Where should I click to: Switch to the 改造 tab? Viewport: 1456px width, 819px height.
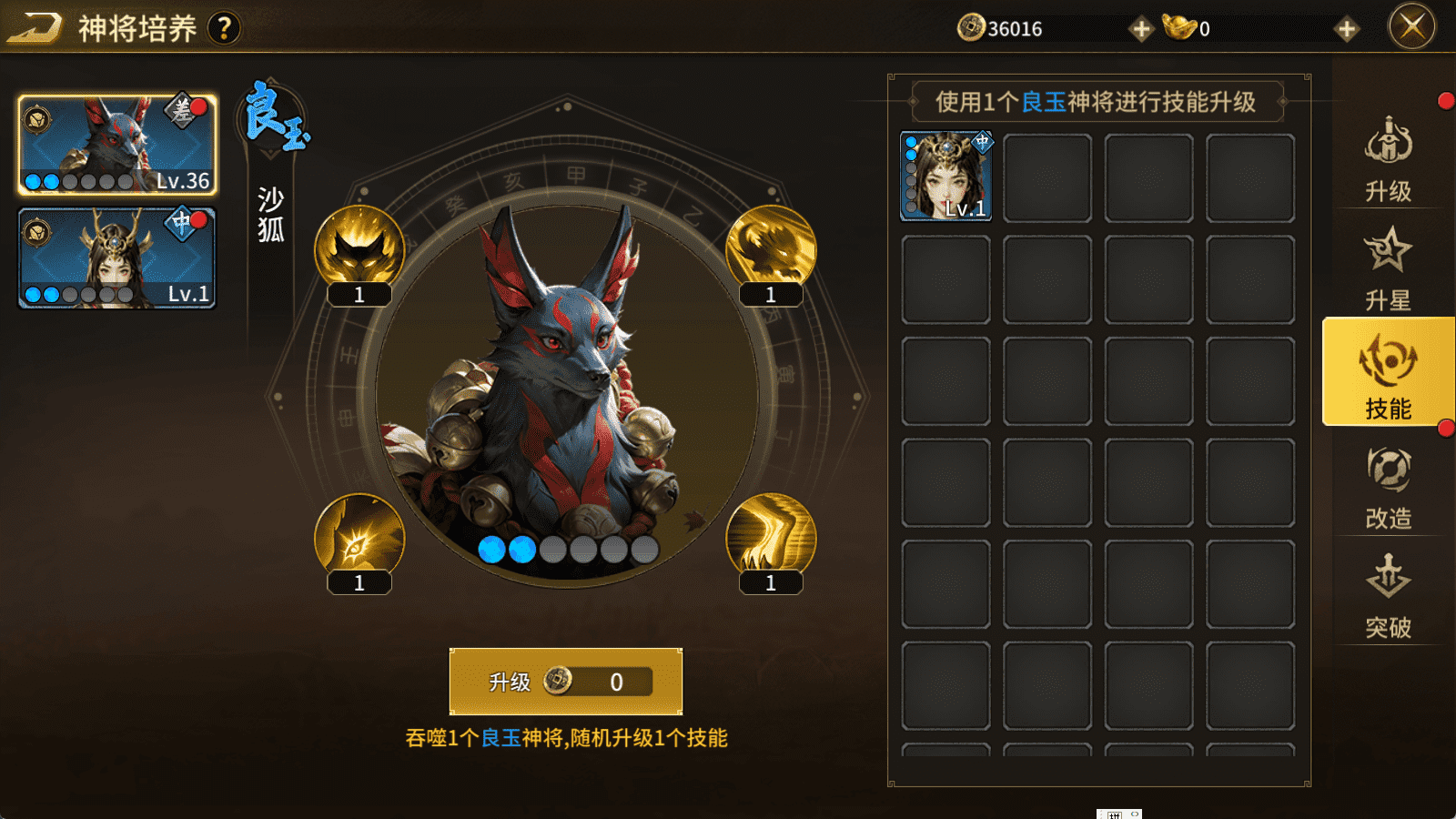click(x=1388, y=487)
